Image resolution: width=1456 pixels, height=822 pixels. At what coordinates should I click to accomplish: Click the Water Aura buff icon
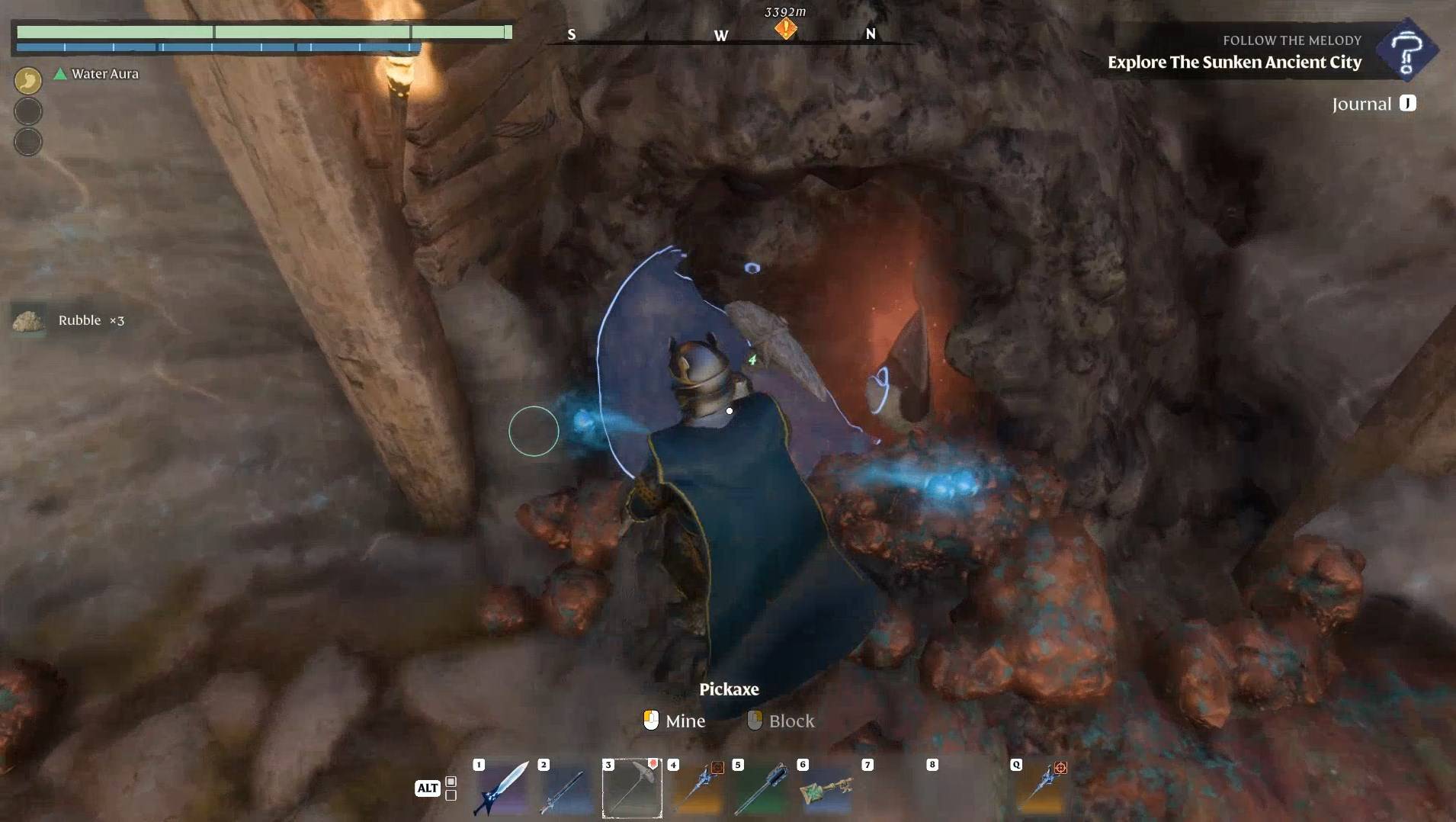coord(61,74)
